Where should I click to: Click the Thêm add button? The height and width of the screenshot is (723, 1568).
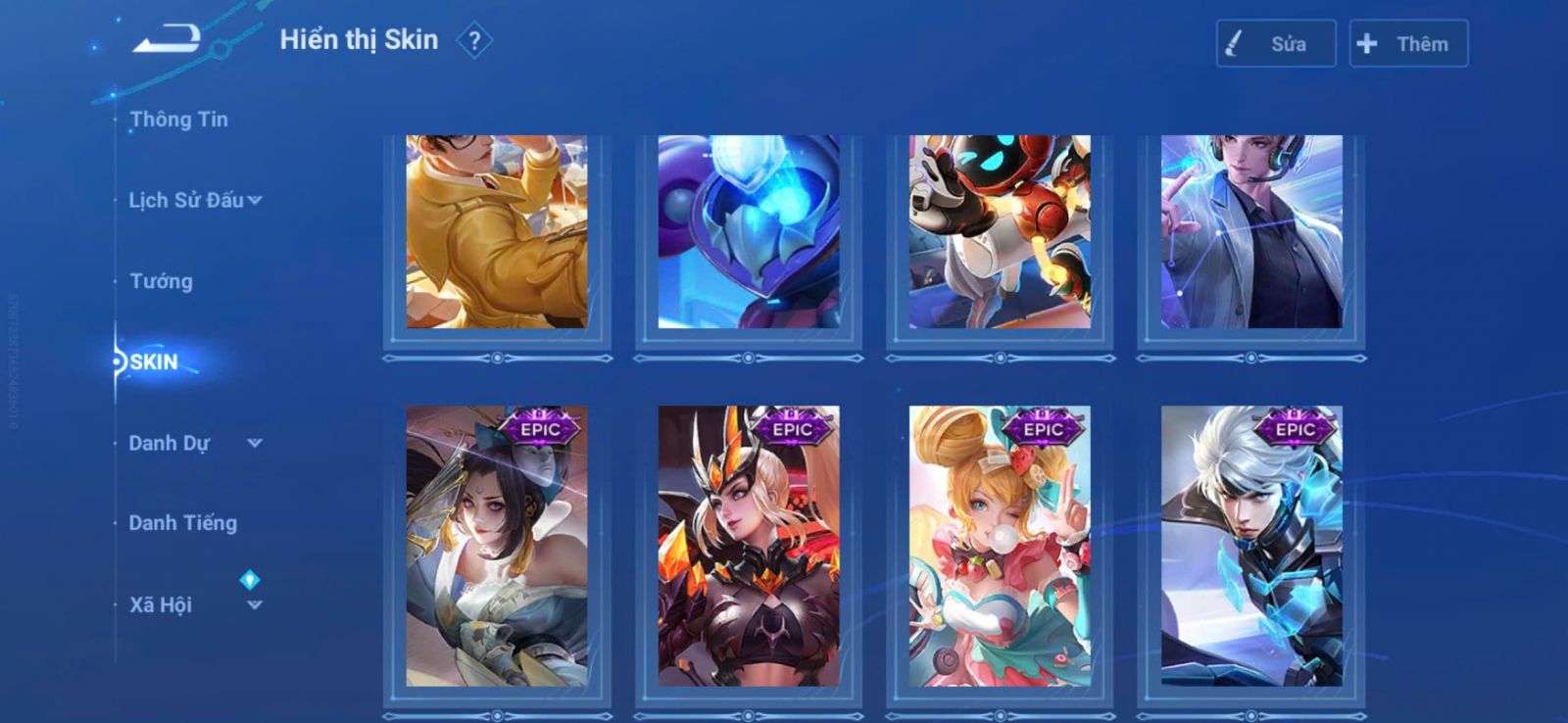coord(1407,44)
